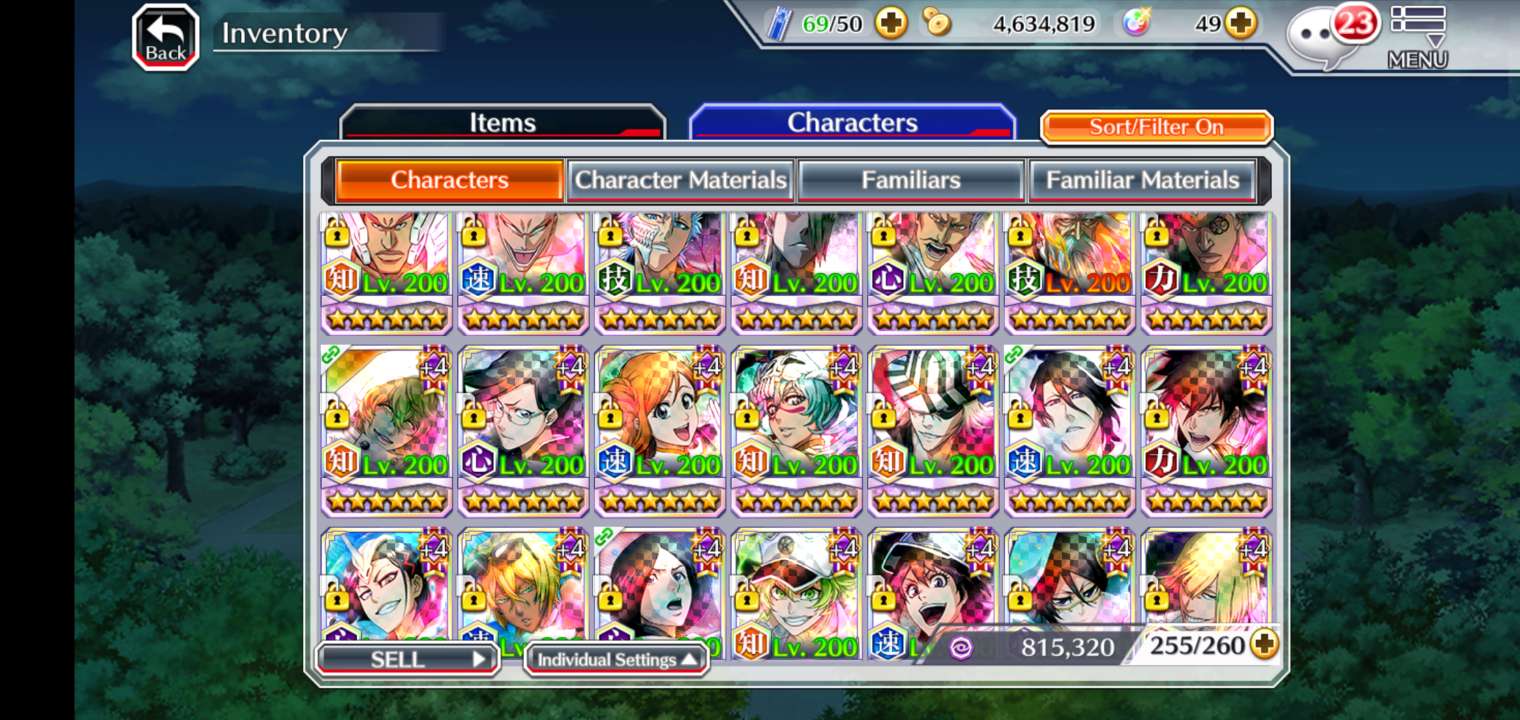This screenshot has width=1520, height=720.
Task: Expand the Individual Settings panel
Action: coord(616,659)
